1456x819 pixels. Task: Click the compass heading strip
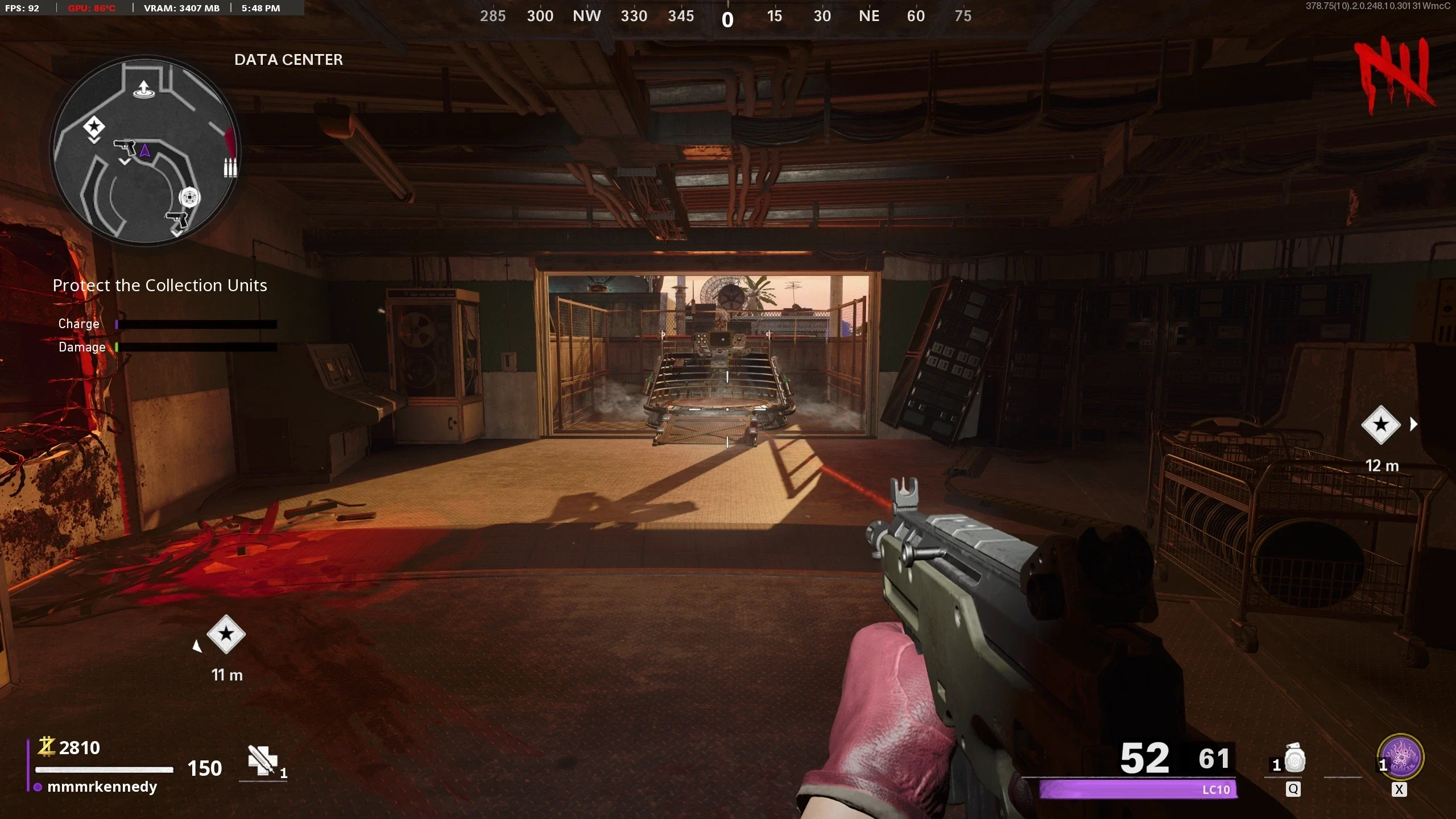(727, 17)
